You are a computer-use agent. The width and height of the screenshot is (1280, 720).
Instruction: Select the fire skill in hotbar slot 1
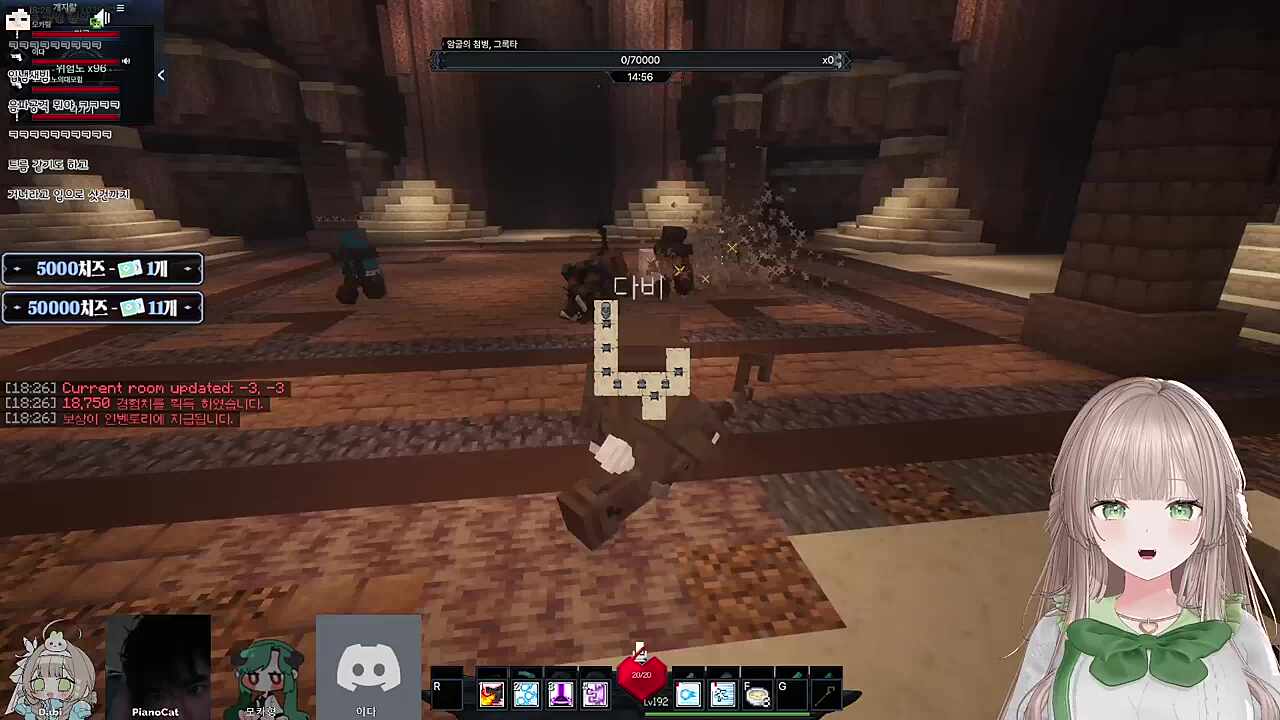click(x=491, y=694)
